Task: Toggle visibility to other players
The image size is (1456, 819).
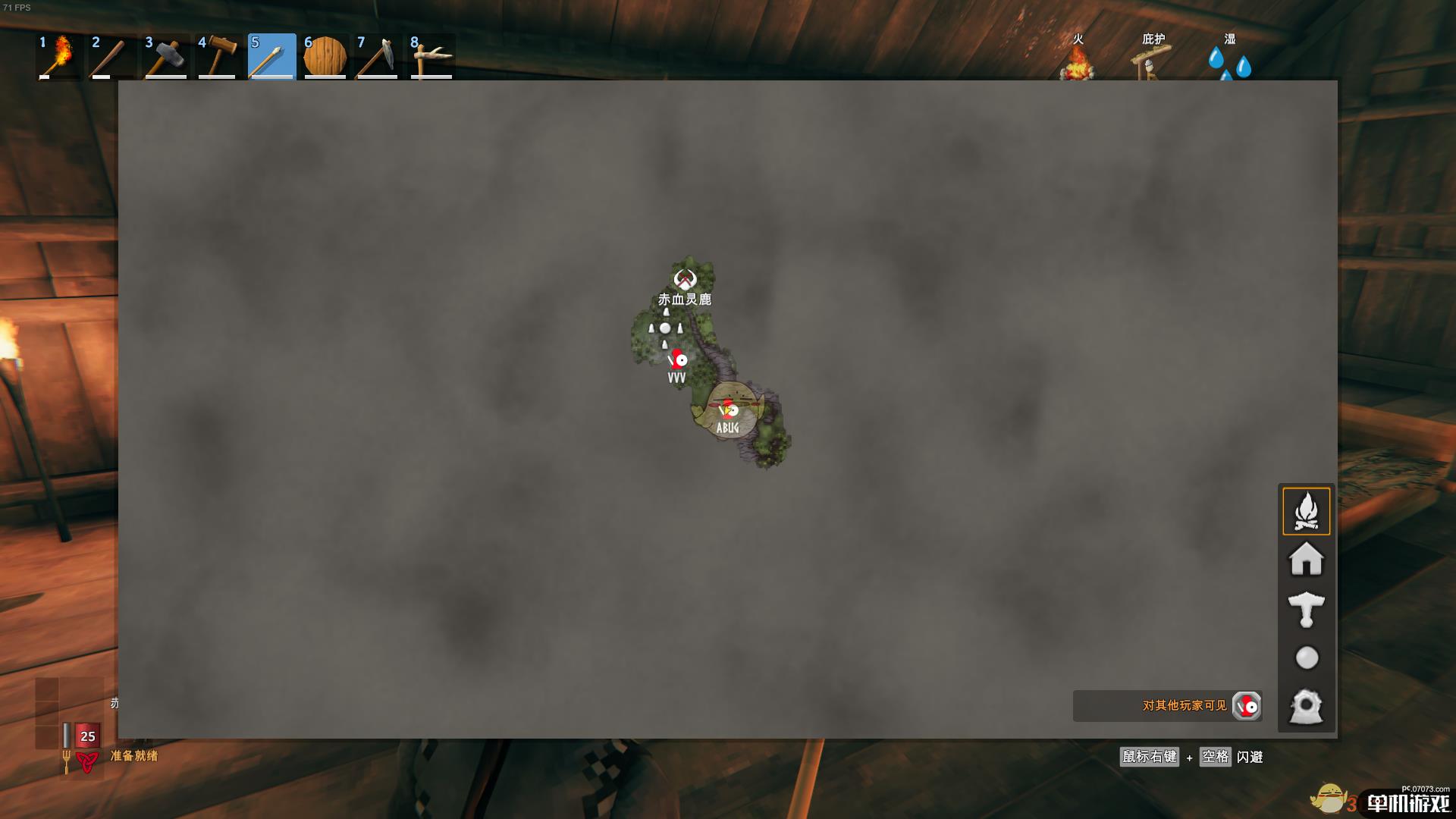Action: click(1246, 706)
